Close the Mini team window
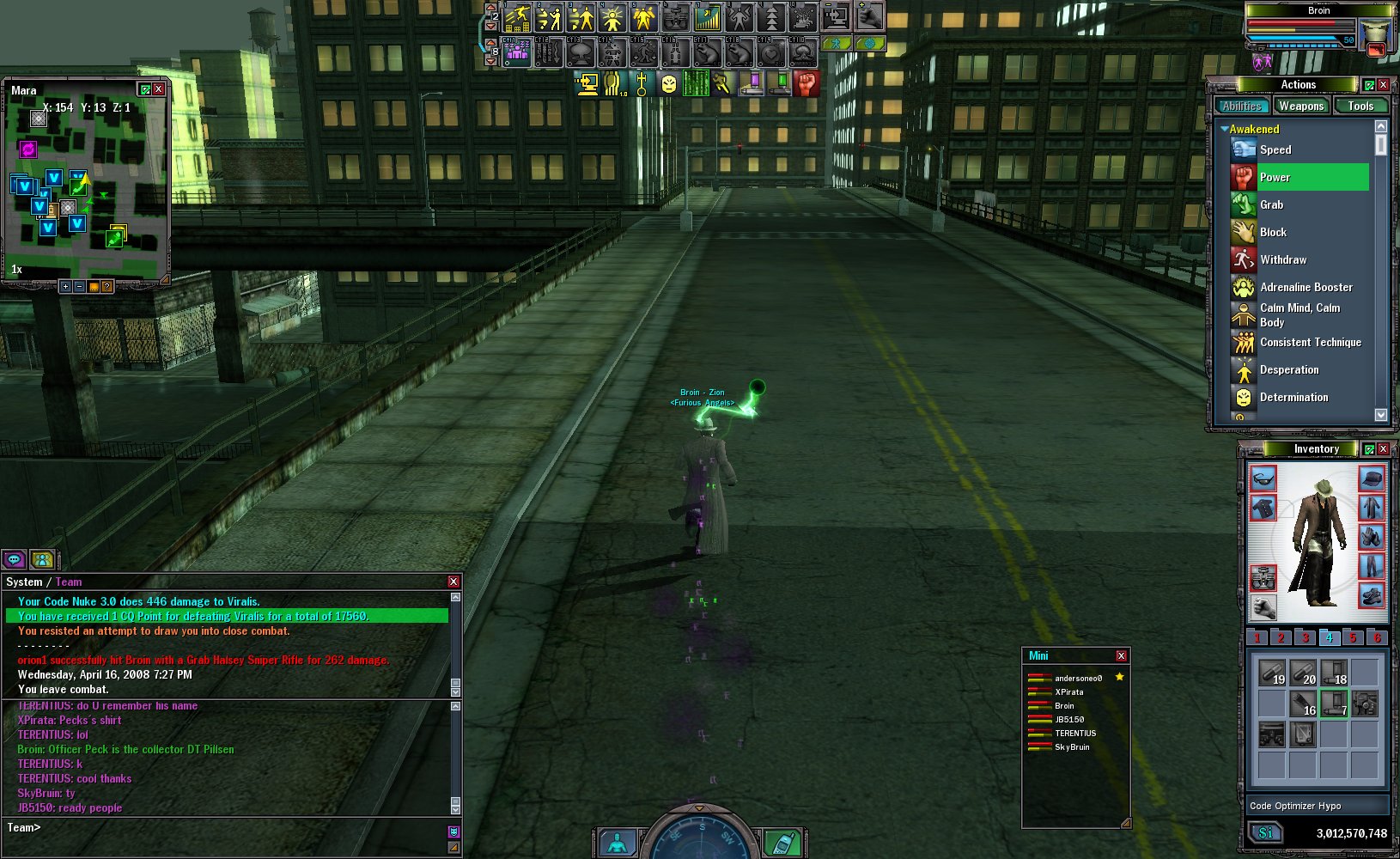1400x859 pixels. [1121, 656]
